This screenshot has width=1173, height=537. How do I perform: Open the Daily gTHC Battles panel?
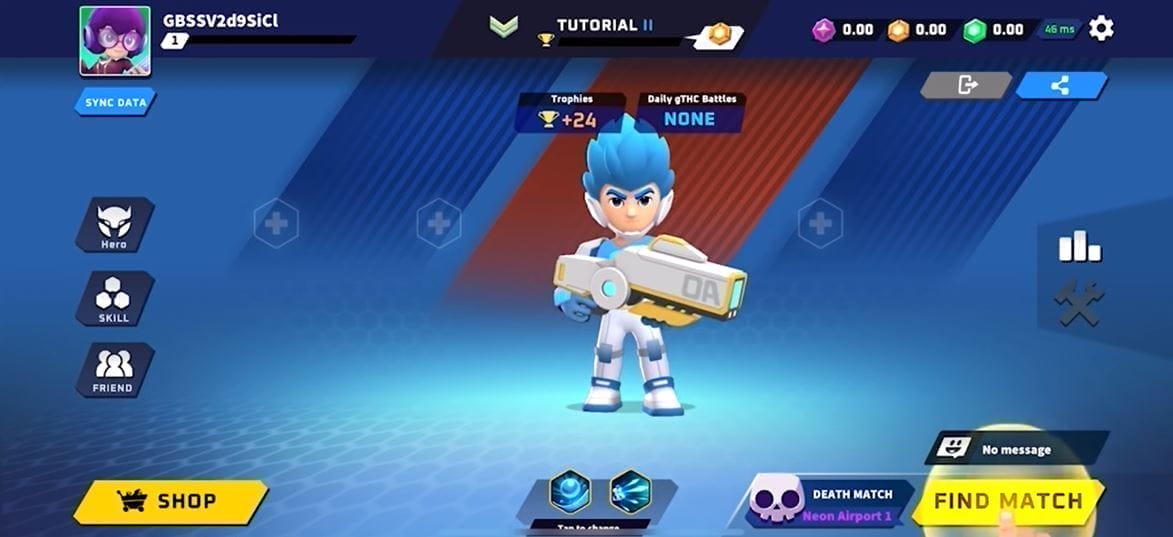coord(690,113)
